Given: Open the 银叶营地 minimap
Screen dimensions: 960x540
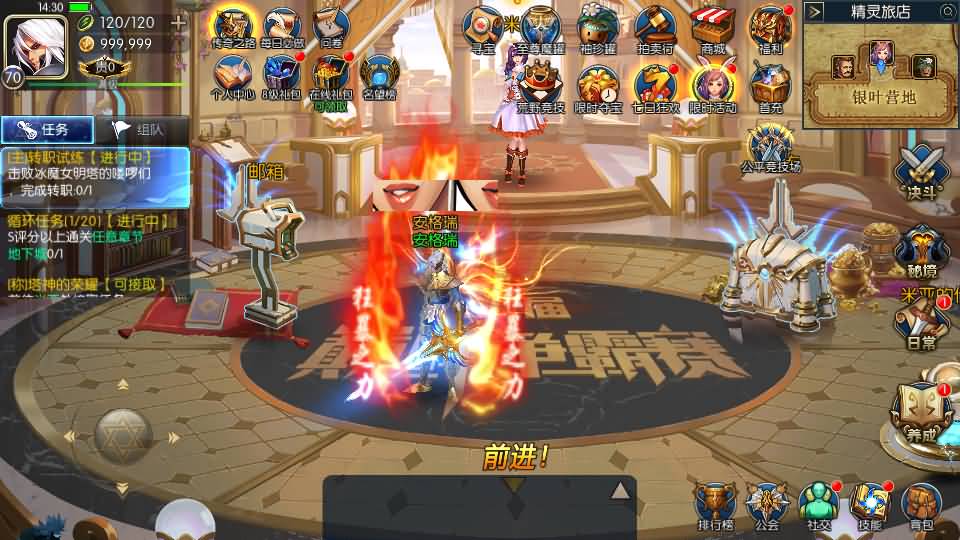Looking at the screenshot, I should [x=881, y=74].
